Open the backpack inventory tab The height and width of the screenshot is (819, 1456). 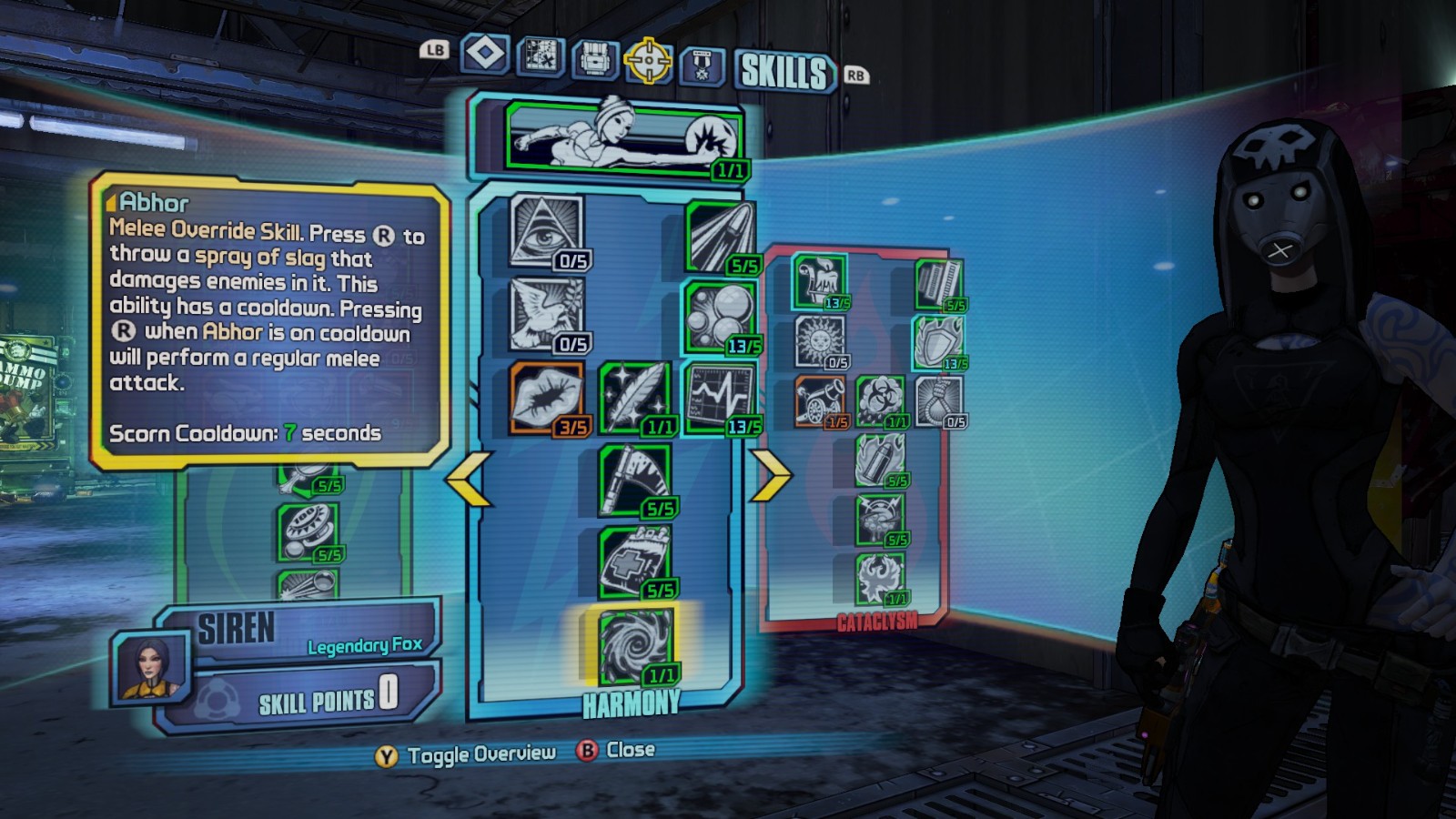(594, 58)
